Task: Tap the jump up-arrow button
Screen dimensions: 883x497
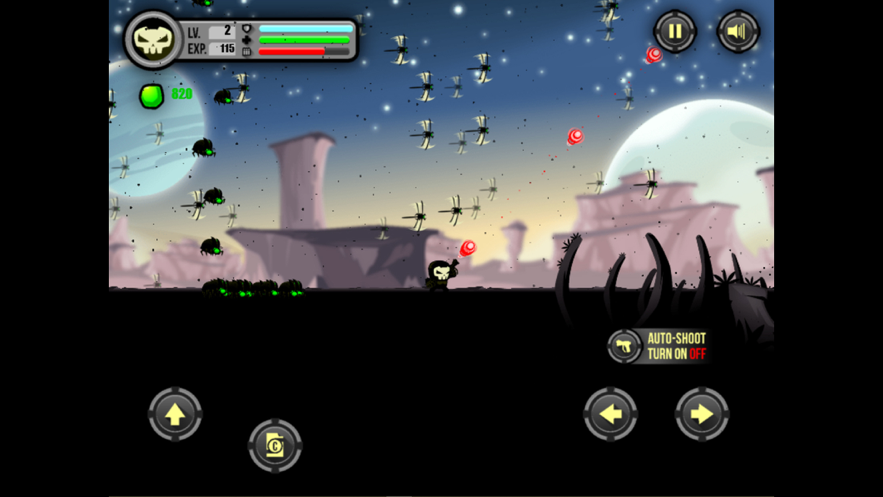Action: pos(175,414)
